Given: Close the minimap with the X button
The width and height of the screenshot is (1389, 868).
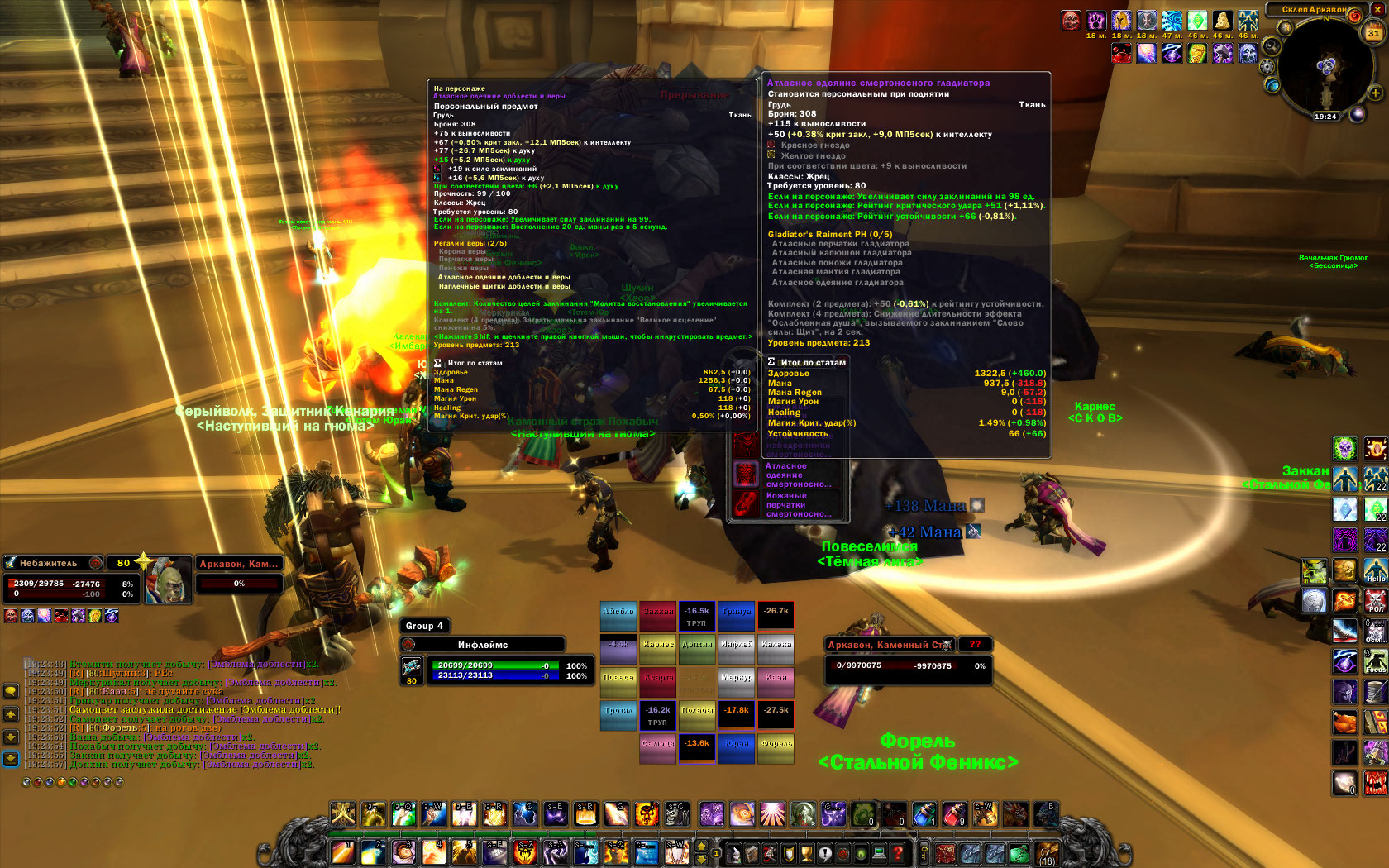Looking at the screenshot, I should (1377, 9).
